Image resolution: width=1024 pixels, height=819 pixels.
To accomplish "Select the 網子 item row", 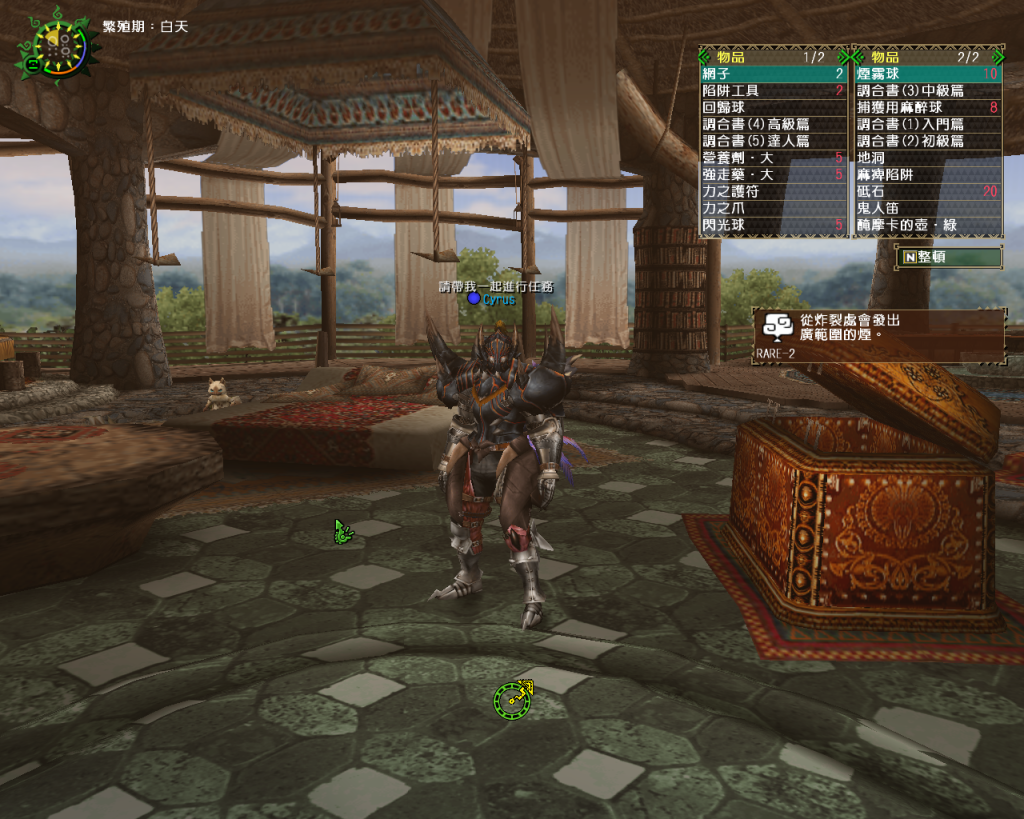I will tap(773, 74).
